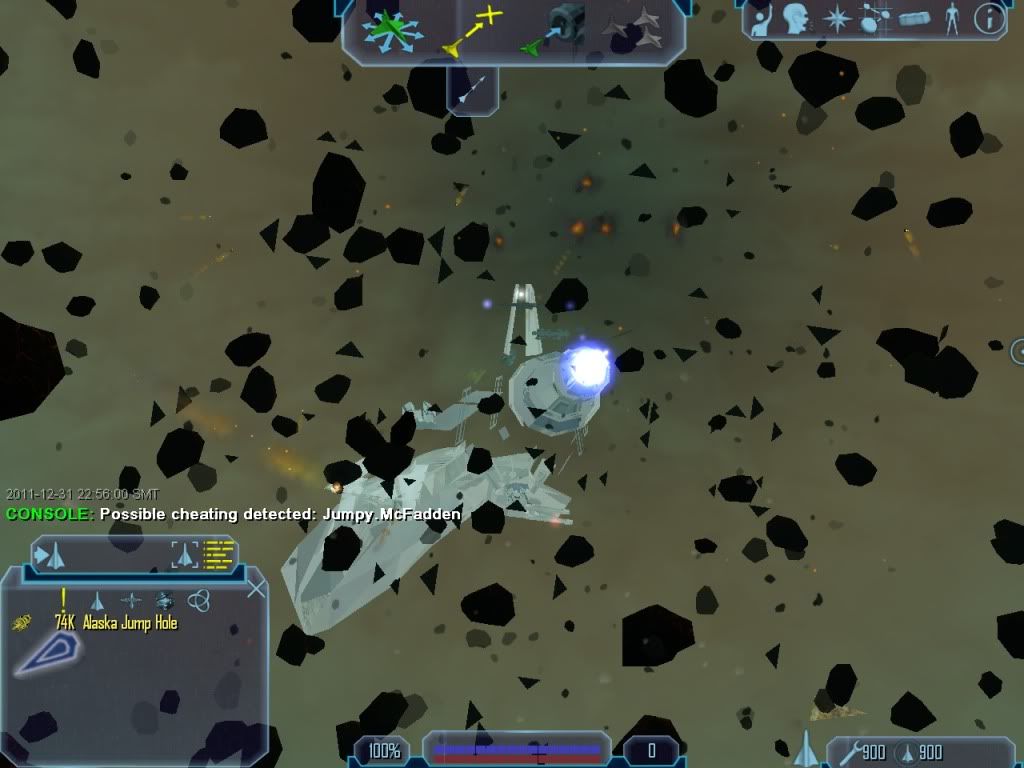1024x768 pixels.
Task: Switch to the target view bracketed-ship icon
Action: [184, 553]
